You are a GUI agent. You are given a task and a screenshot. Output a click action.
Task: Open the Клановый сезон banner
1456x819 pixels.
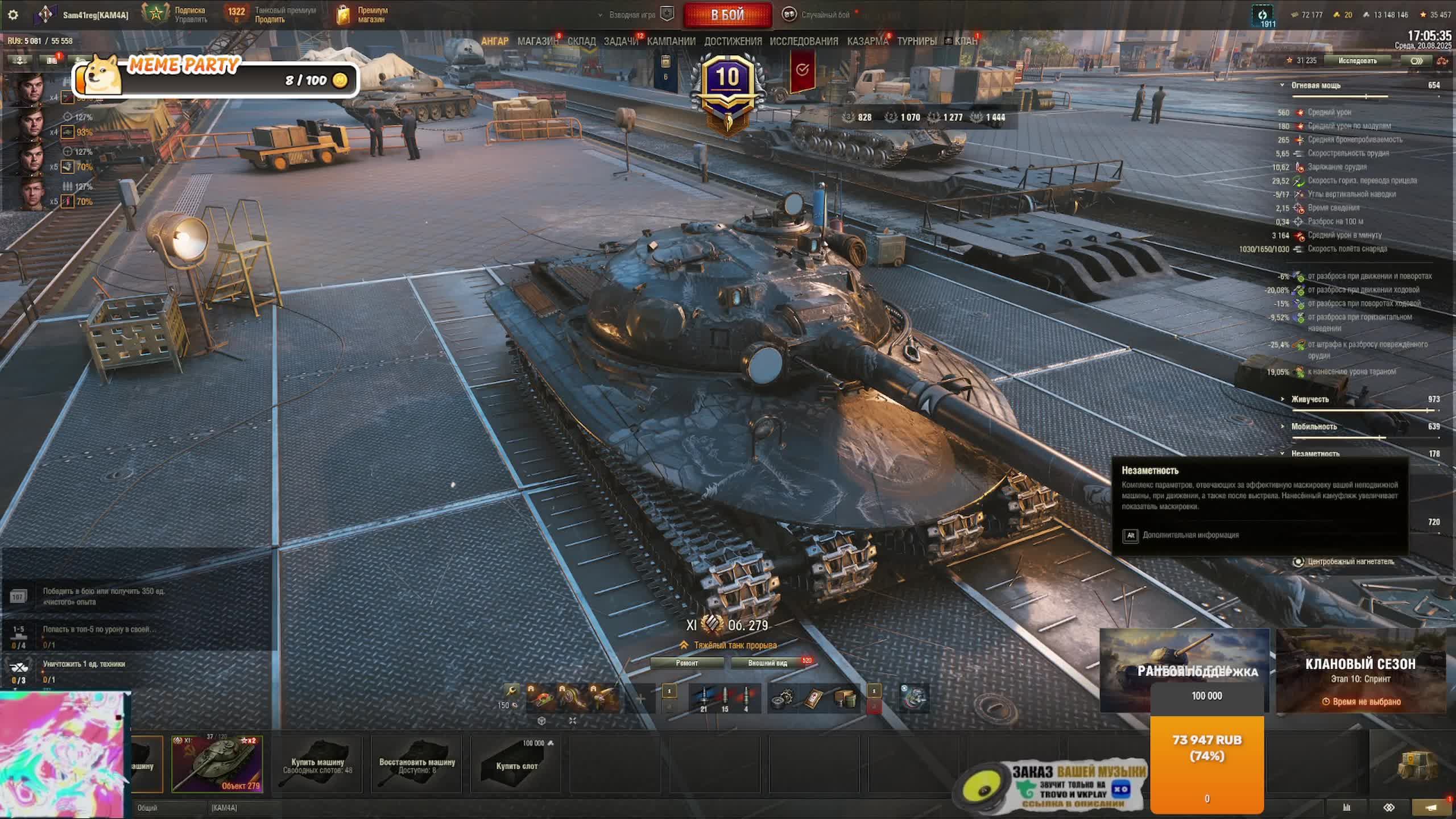(x=1360, y=671)
